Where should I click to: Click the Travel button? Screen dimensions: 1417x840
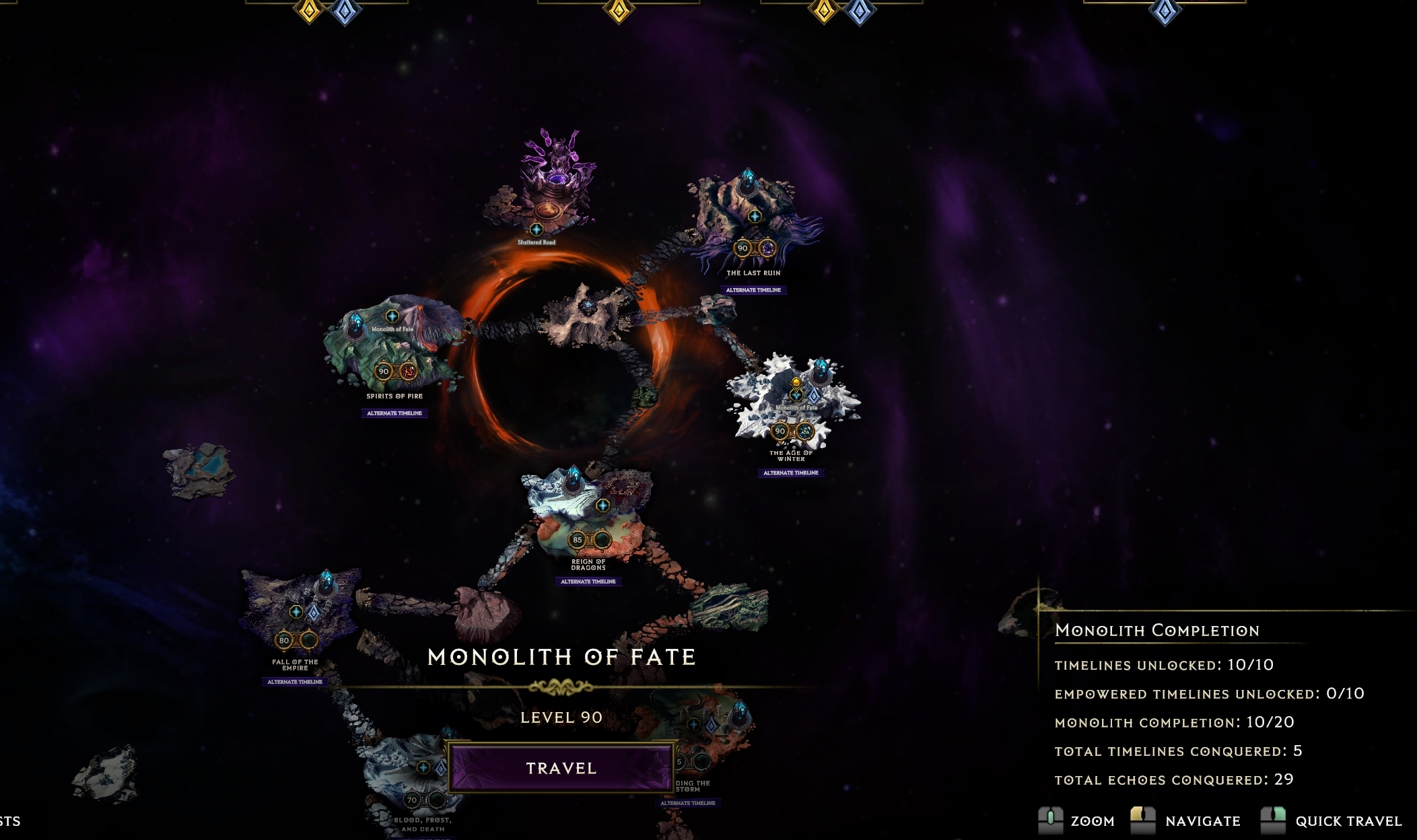tap(561, 768)
